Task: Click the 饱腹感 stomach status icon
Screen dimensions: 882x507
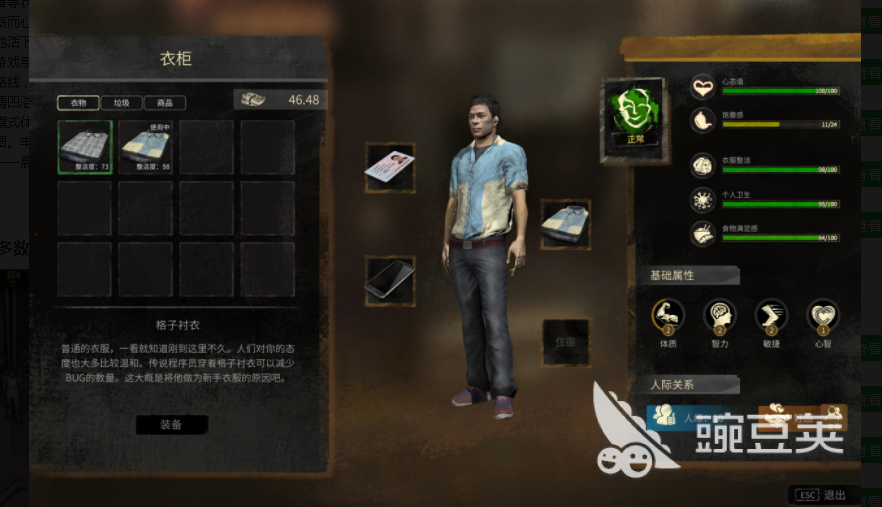Action: pos(704,121)
